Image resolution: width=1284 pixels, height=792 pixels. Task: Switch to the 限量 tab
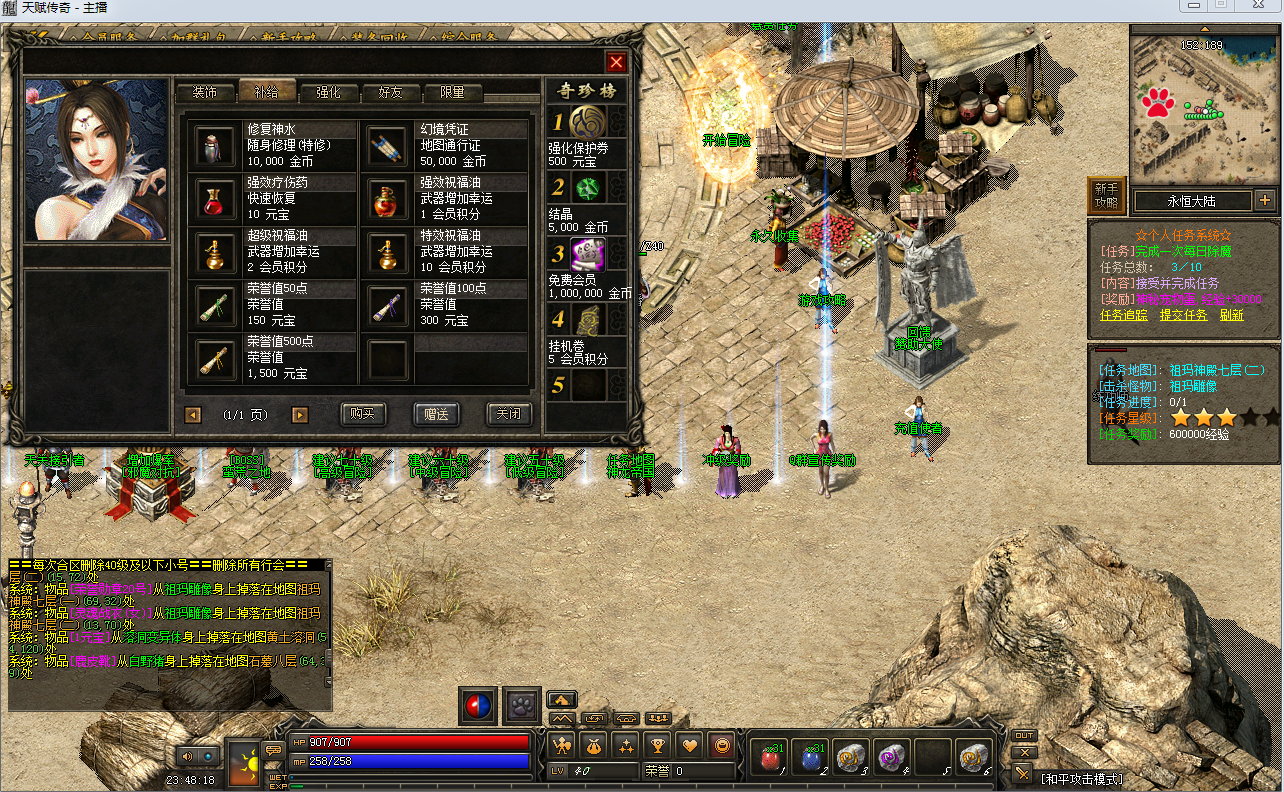(x=452, y=92)
